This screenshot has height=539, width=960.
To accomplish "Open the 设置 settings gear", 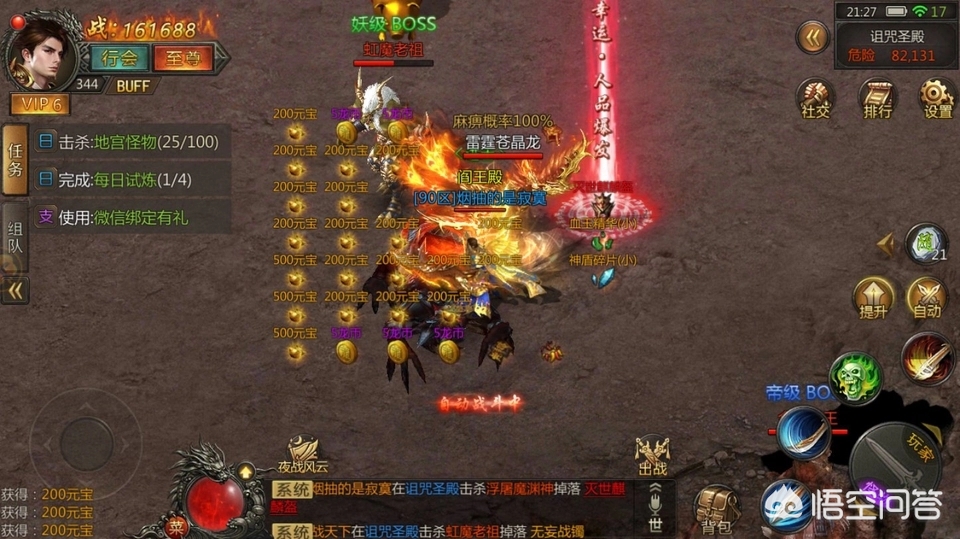I will click(x=937, y=99).
